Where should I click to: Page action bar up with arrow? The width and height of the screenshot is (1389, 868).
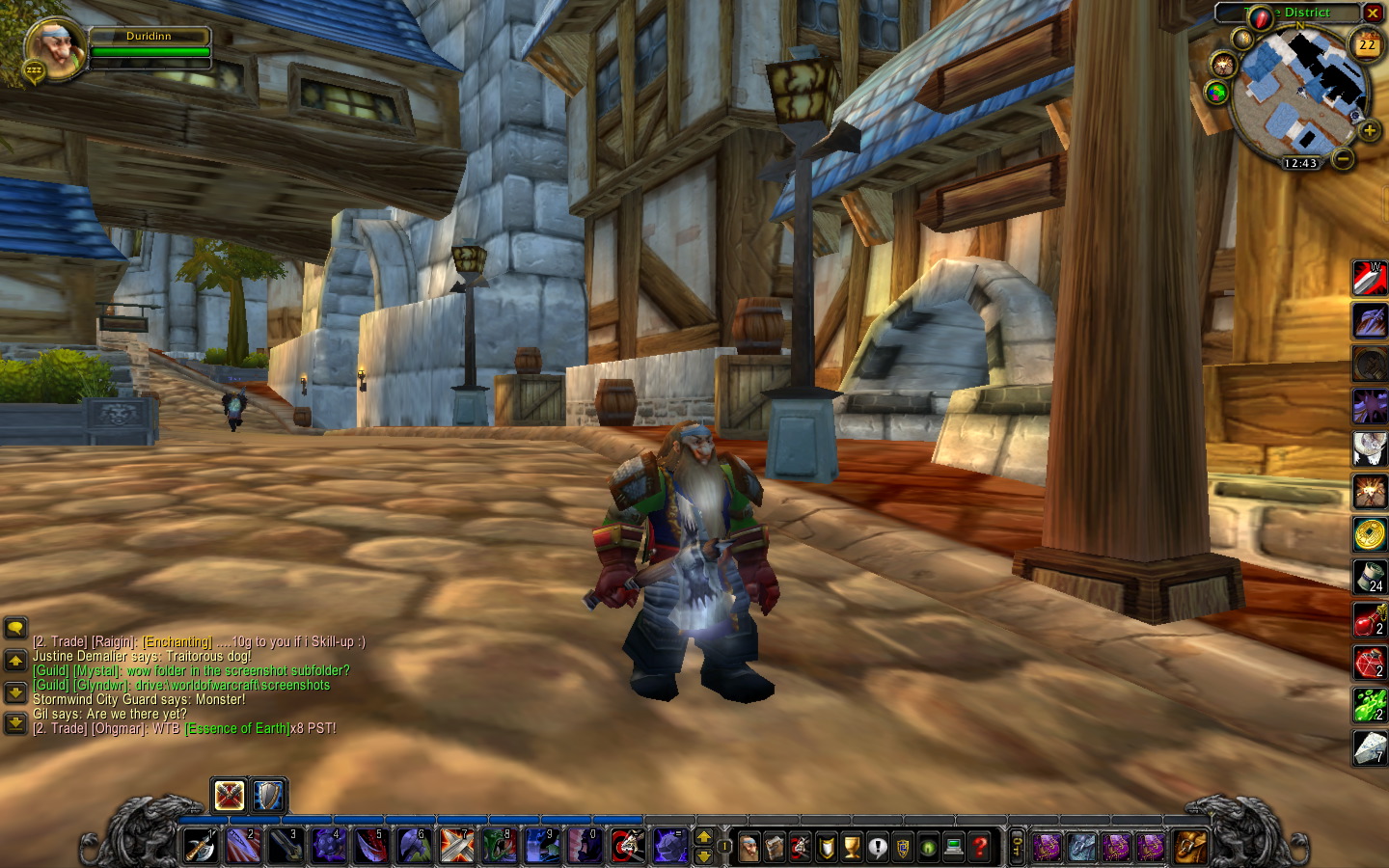[704, 837]
